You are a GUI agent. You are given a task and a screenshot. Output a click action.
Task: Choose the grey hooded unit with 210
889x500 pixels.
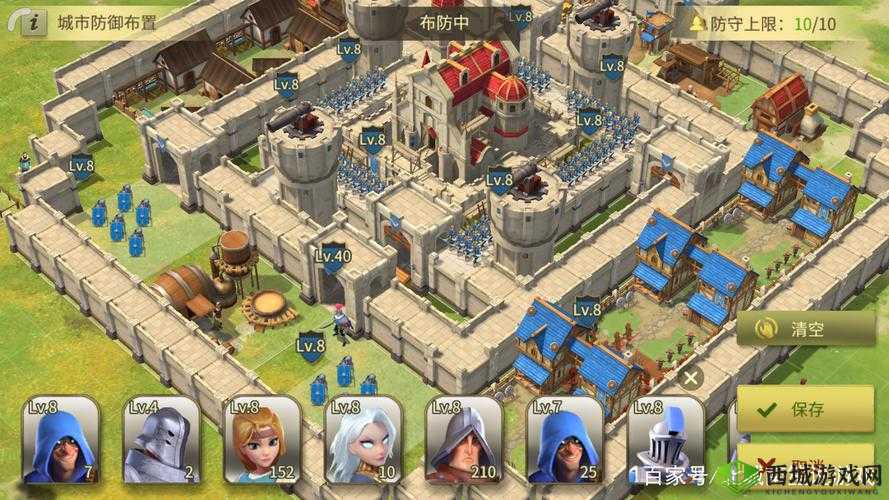coord(465,440)
